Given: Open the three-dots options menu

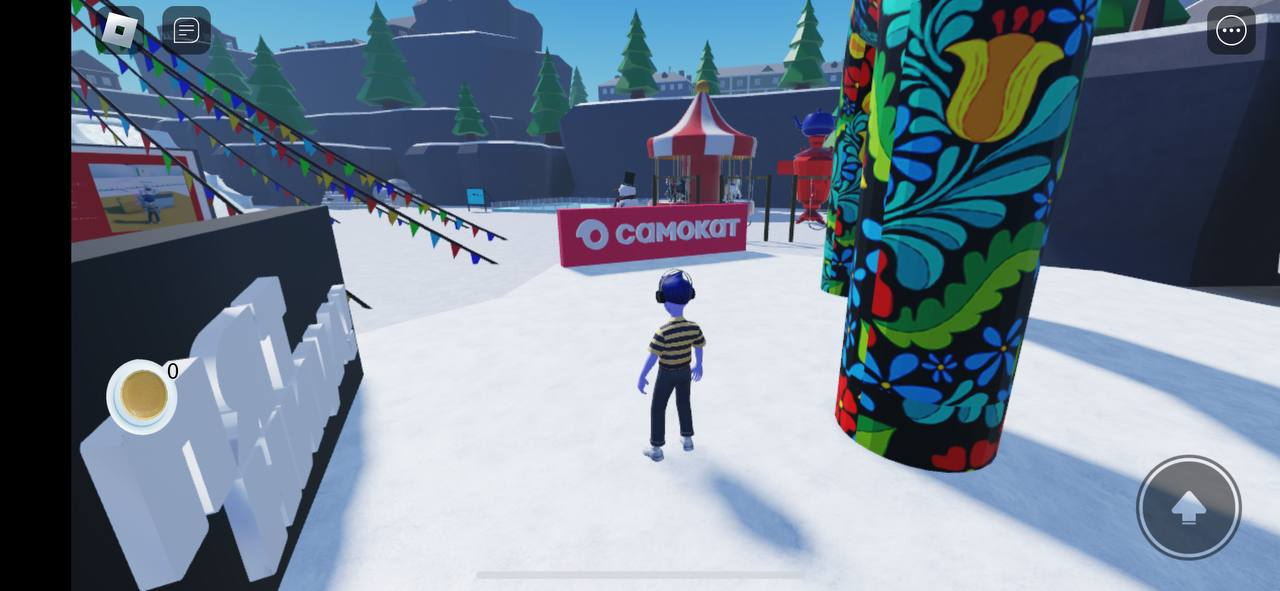Looking at the screenshot, I should tap(1231, 31).
